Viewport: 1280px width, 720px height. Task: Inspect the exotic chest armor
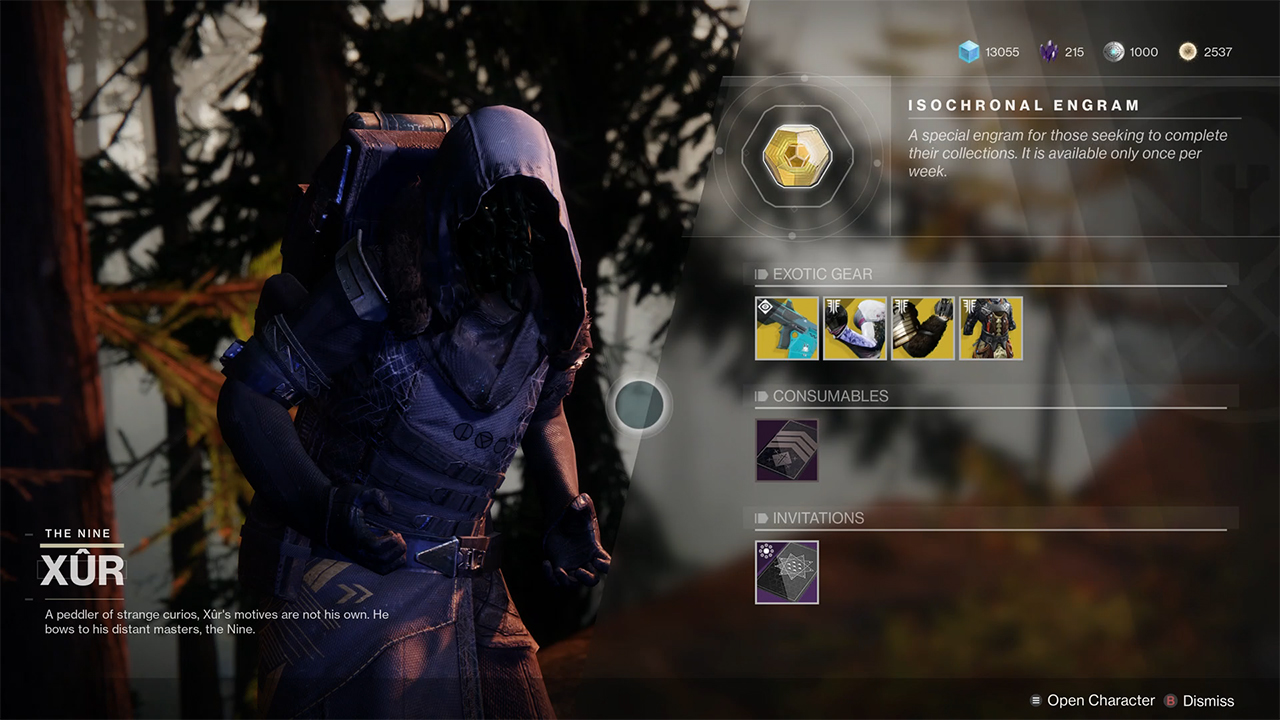click(991, 328)
